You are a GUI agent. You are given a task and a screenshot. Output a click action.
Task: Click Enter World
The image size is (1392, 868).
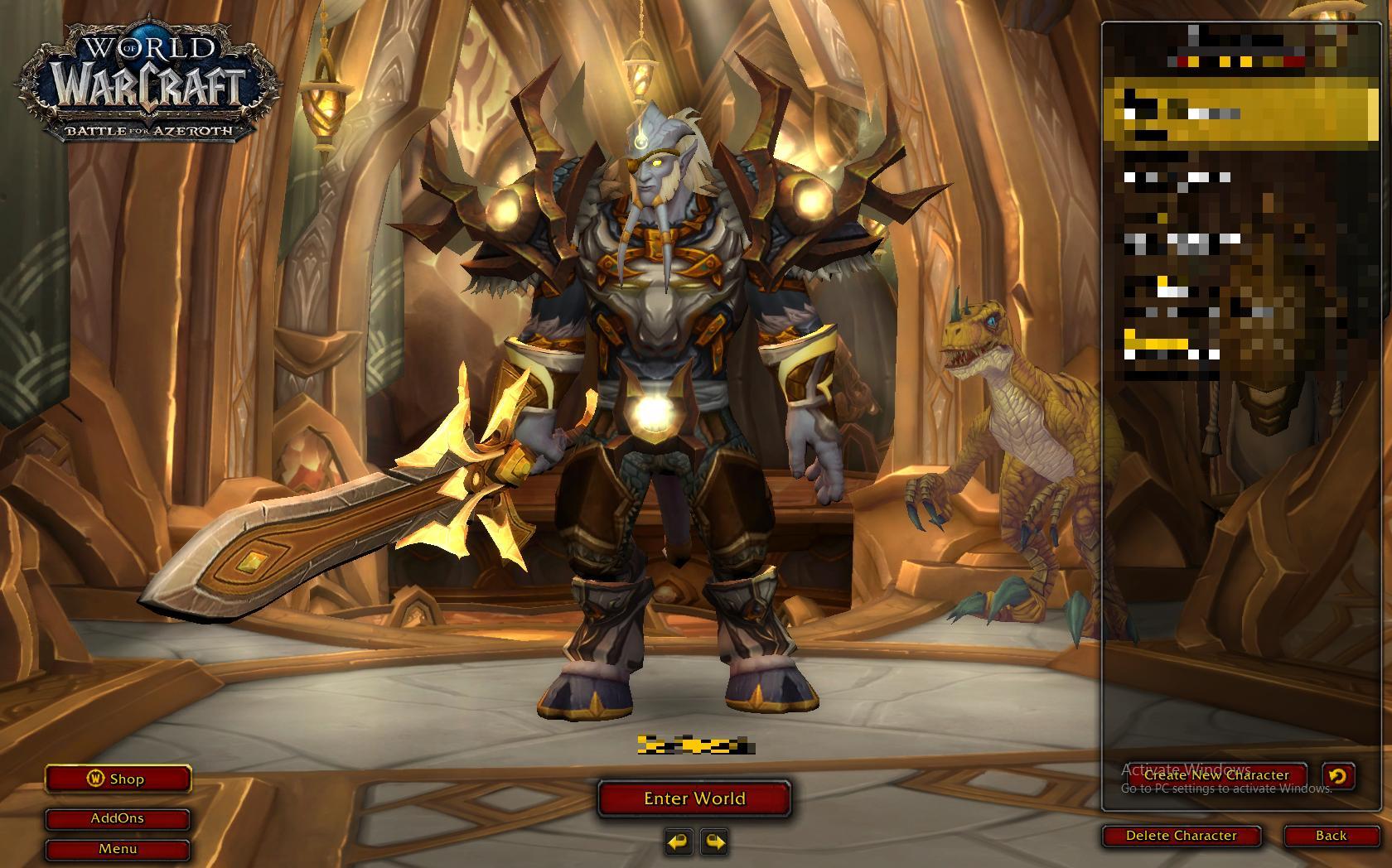[x=694, y=798]
